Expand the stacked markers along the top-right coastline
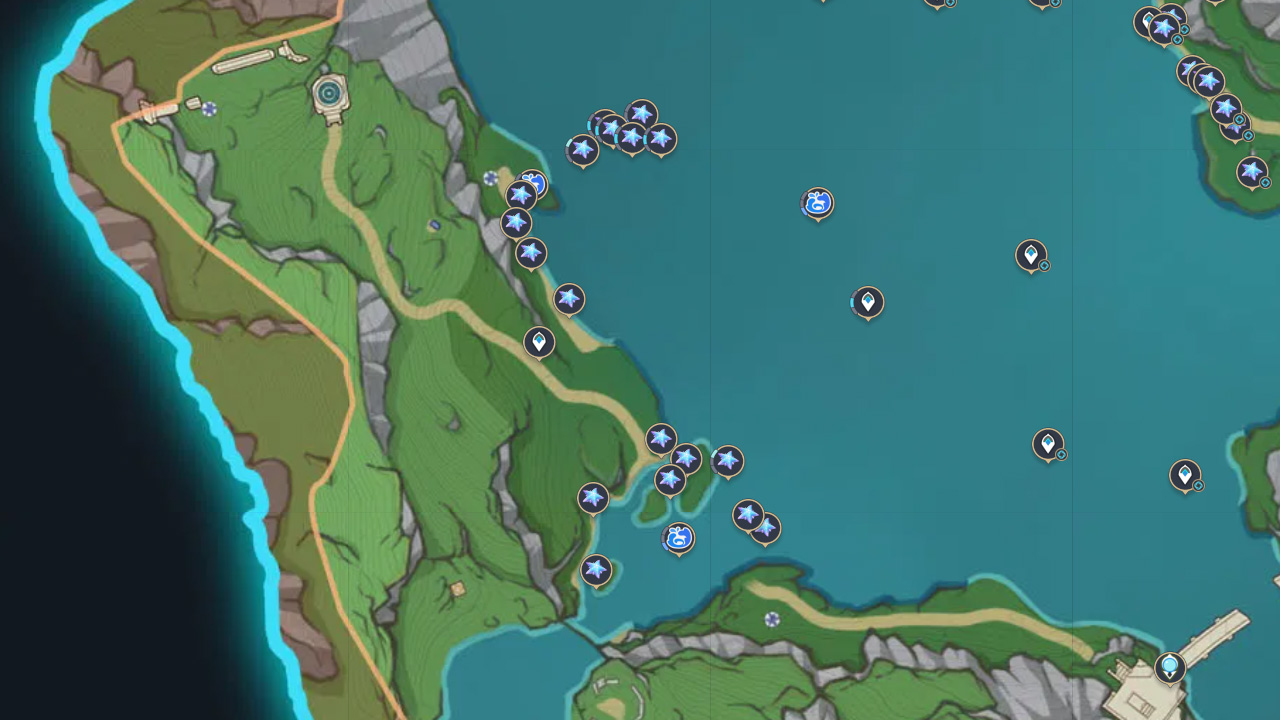Screen dimensions: 1280x720 click(x=1165, y=30)
